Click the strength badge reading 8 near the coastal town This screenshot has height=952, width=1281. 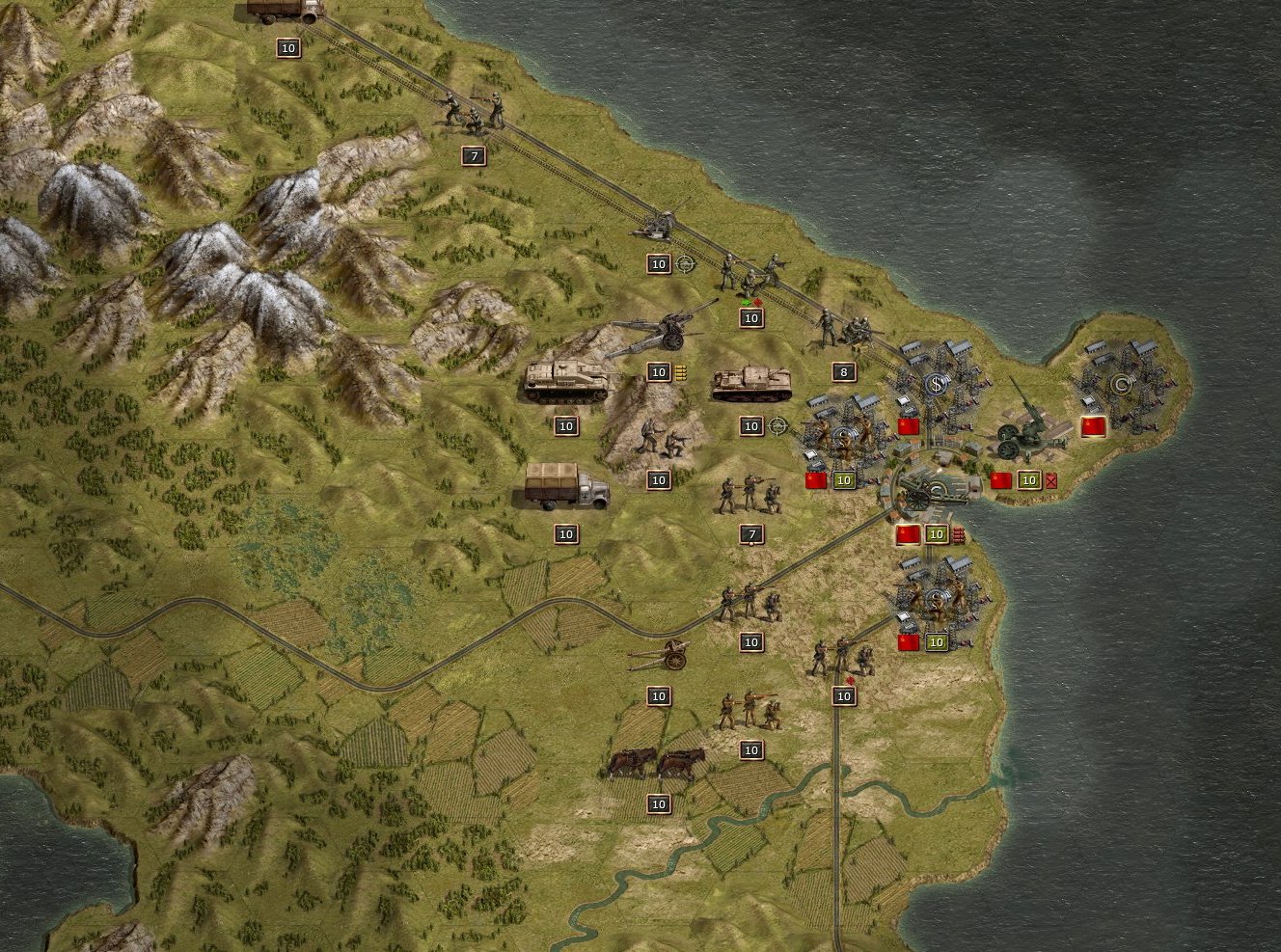[x=844, y=370]
